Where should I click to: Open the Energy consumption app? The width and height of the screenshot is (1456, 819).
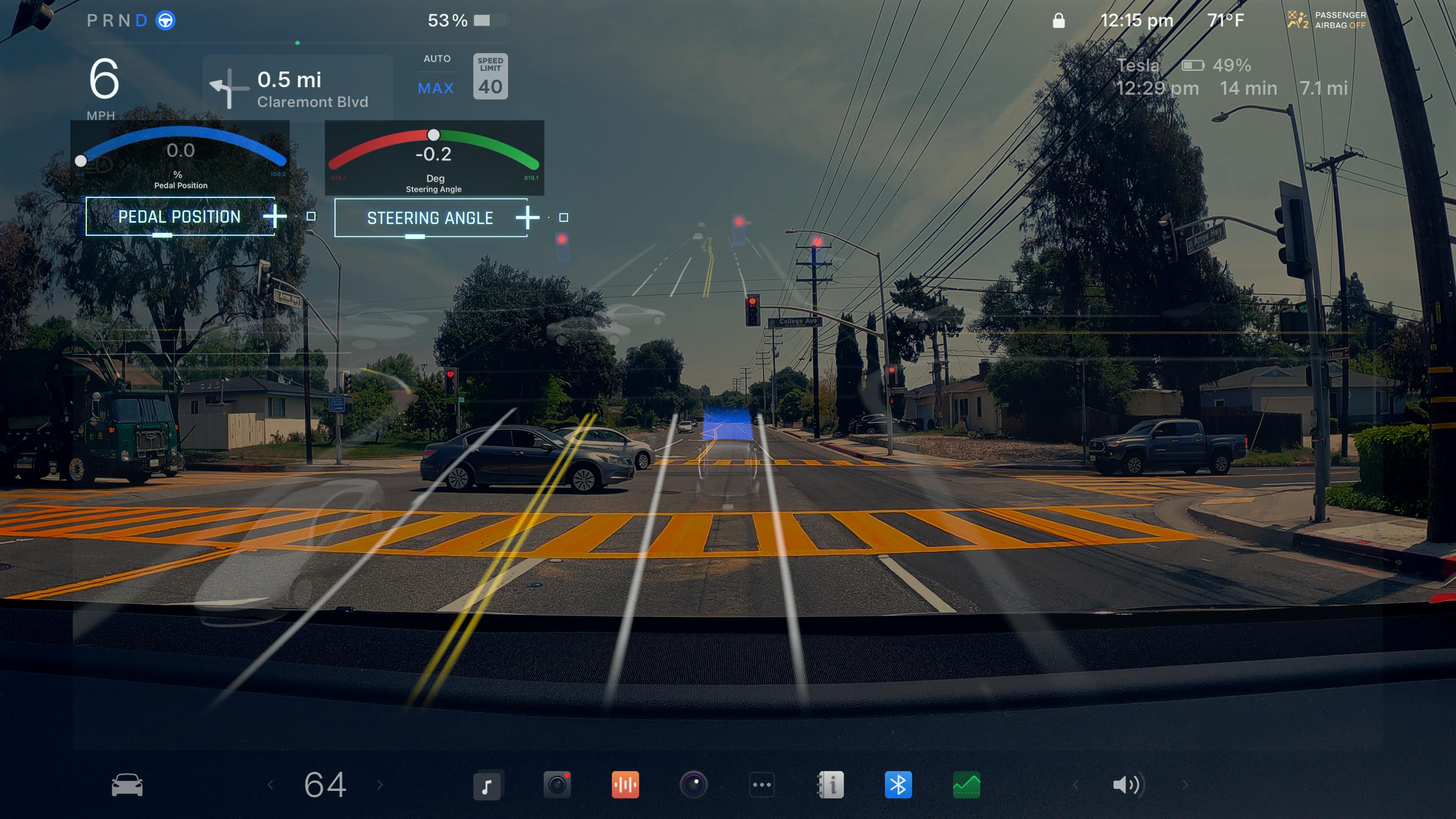966,784
